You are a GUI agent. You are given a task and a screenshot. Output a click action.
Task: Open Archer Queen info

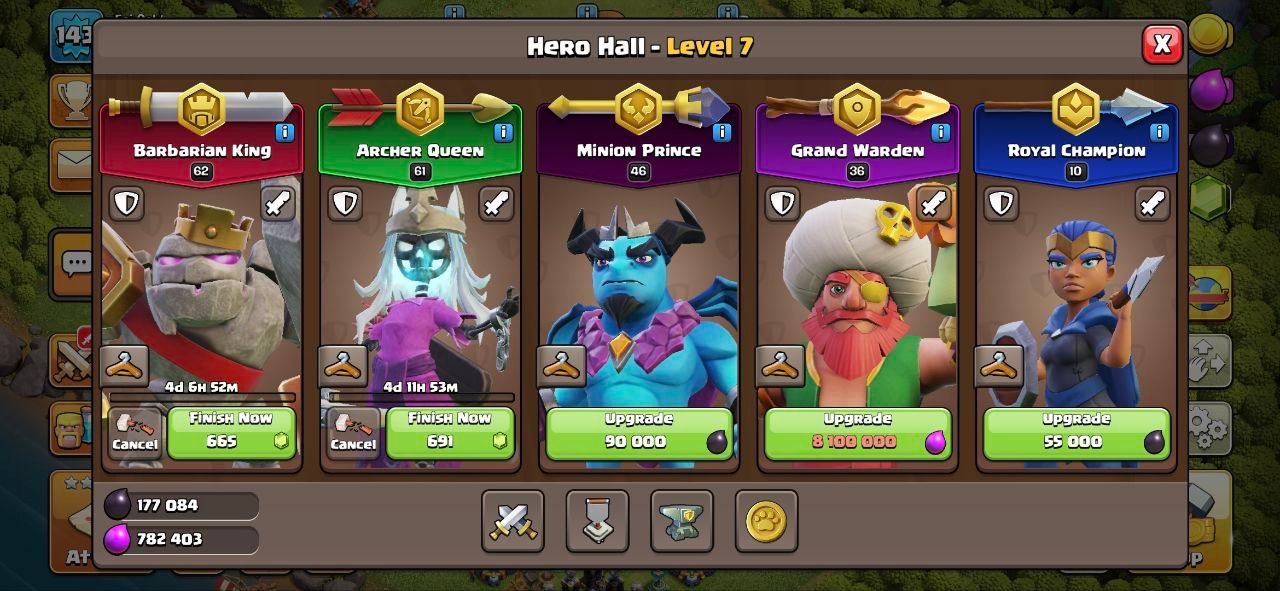click(503, 132)
